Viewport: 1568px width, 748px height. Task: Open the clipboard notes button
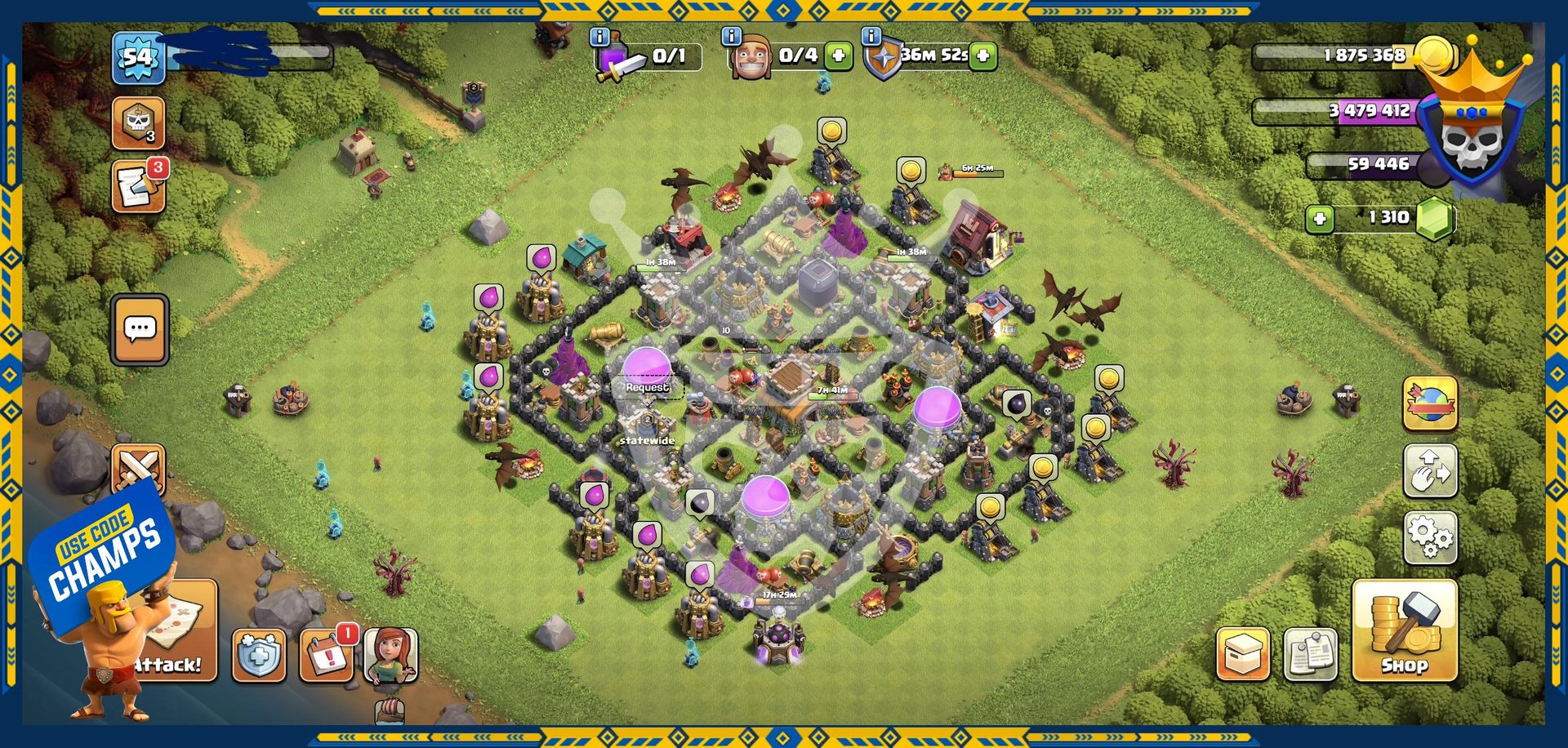tap(1311, 654)
